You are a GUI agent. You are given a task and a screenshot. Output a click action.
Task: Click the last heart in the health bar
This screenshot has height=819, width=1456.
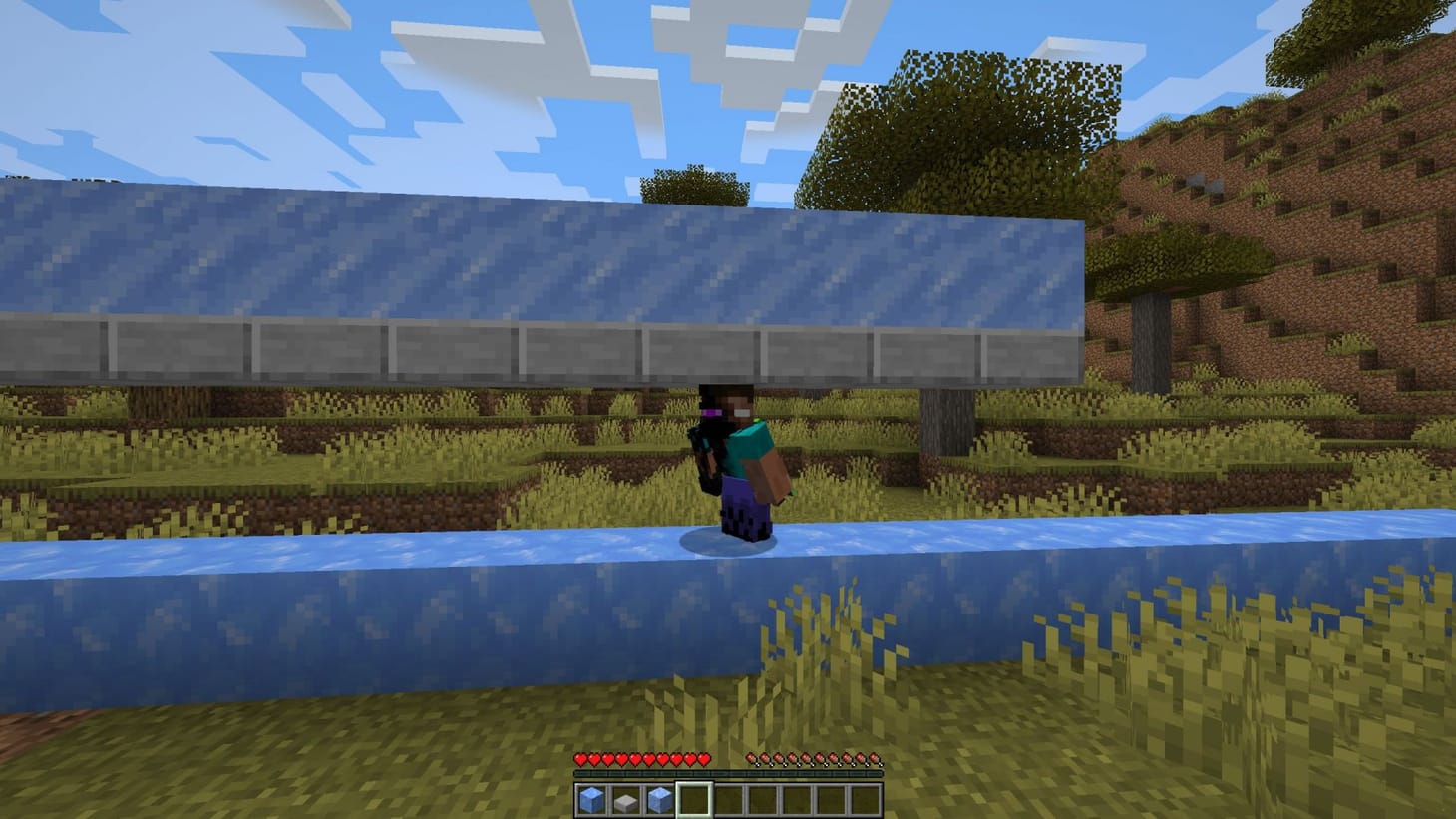(706, 758)
